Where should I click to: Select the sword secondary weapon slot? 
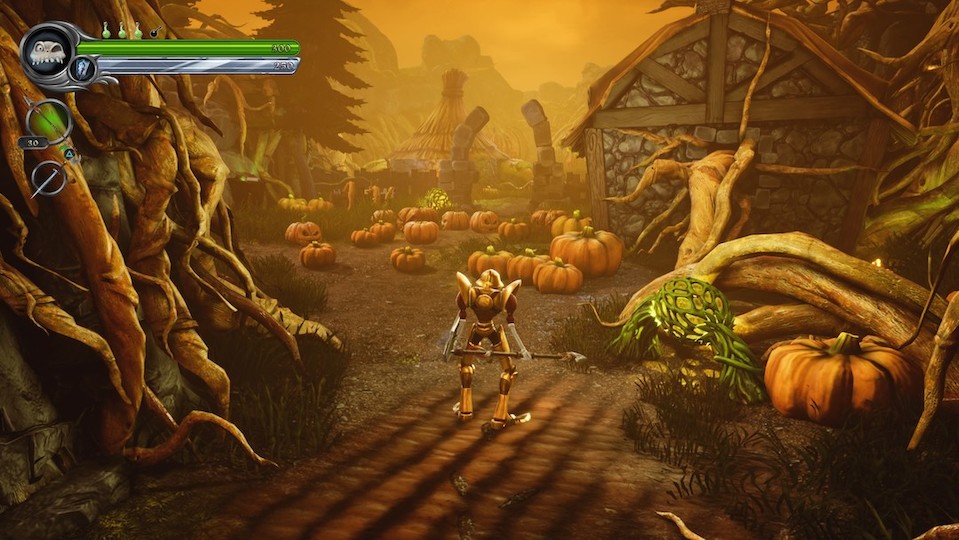coord(47,178)
